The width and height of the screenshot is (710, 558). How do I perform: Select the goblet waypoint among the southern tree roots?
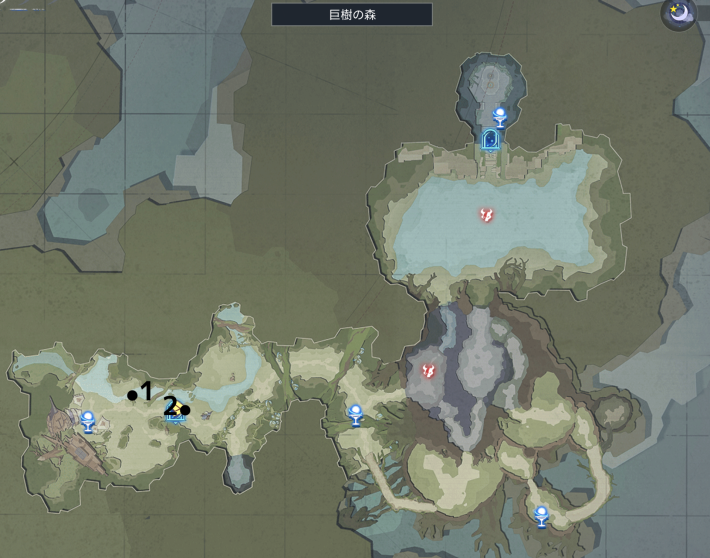(x=541, y=516)
